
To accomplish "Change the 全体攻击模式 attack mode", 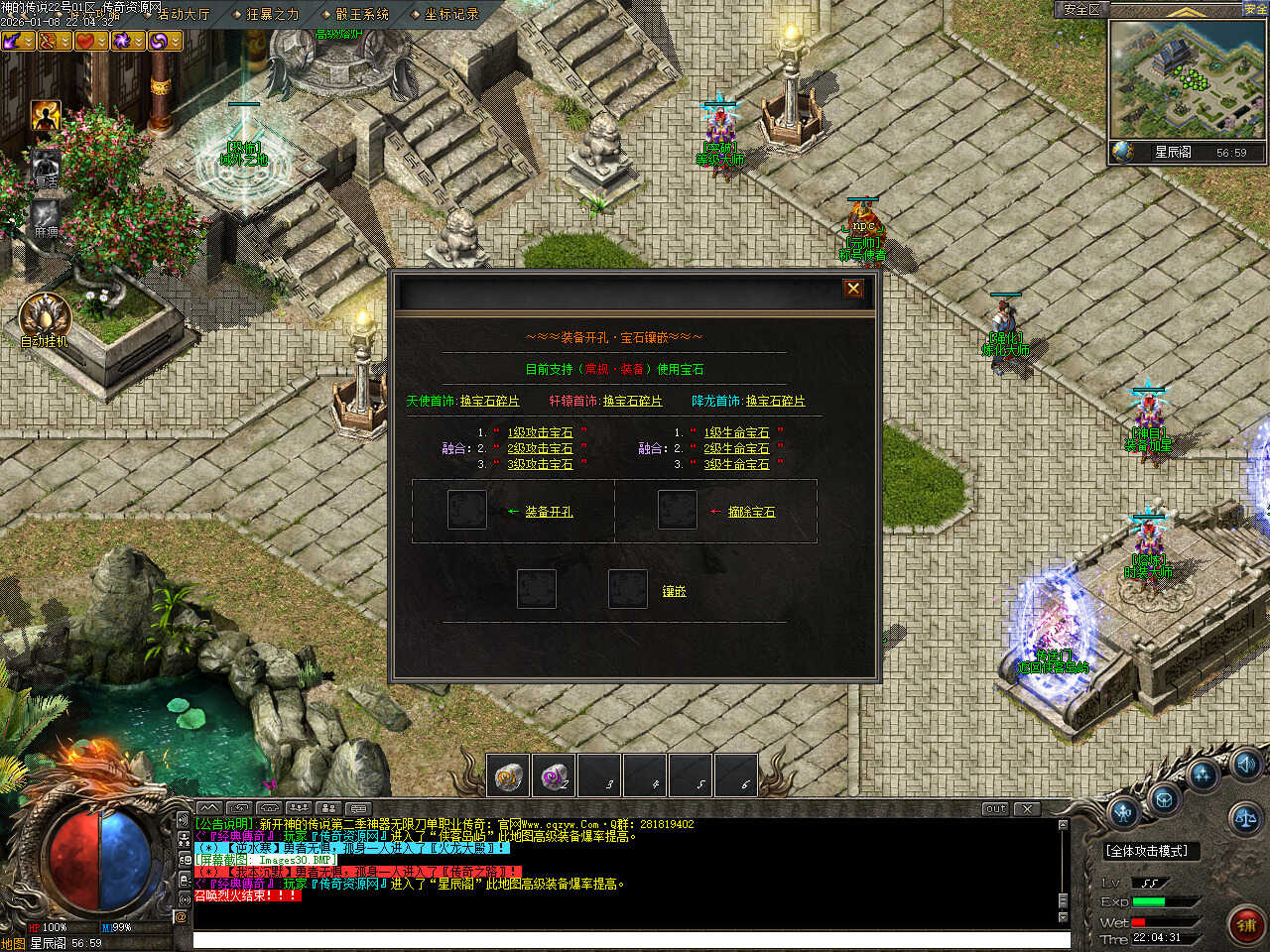I will tap(1147, 851).
